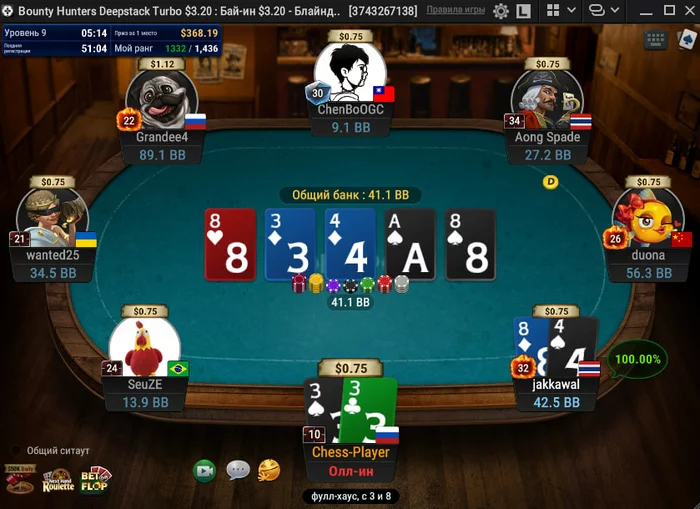
Task: Open the chat speech bubble
Action: click(x=237, y=470)
